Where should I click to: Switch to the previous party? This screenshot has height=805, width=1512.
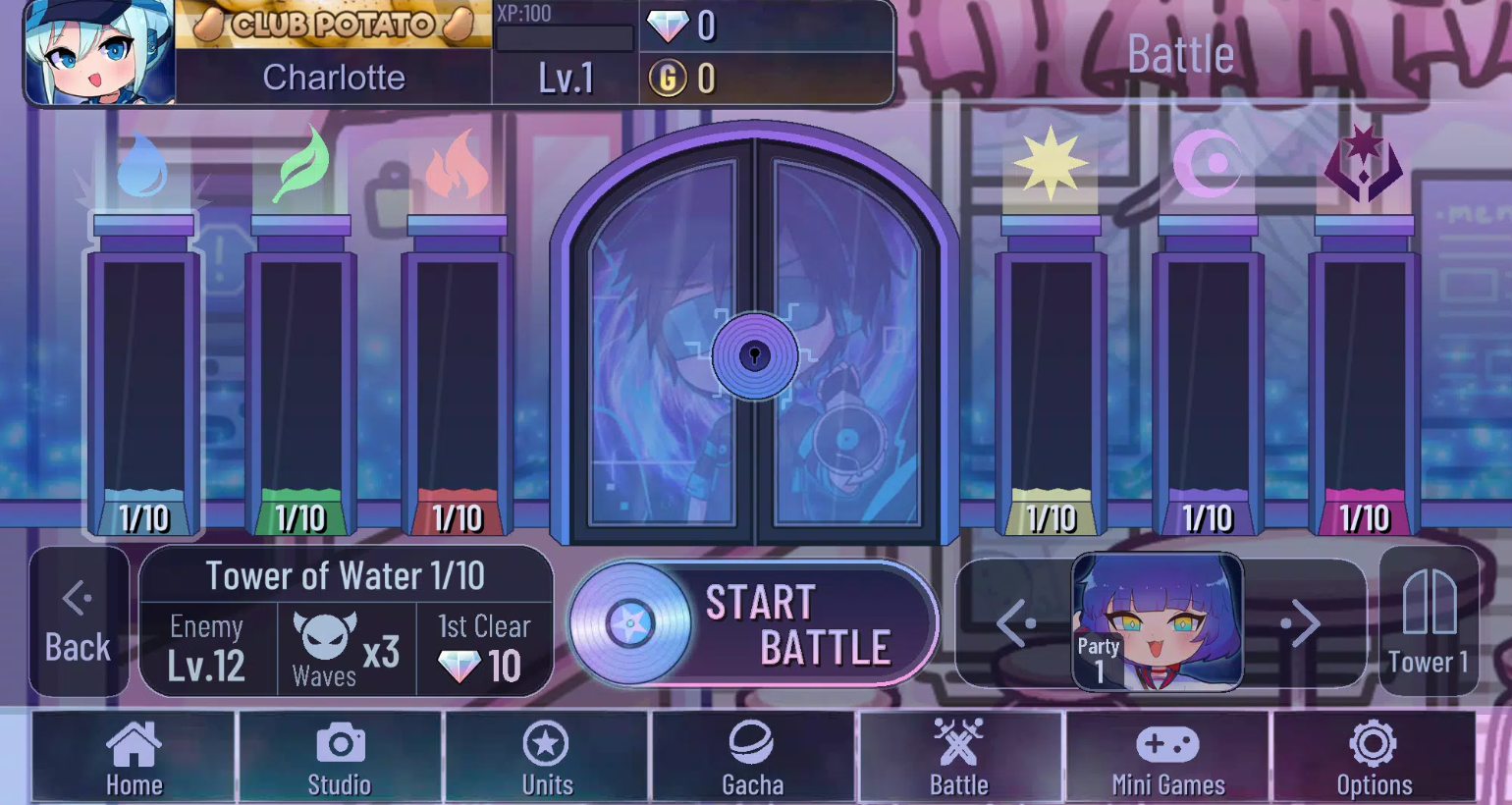pos(1016,623)
